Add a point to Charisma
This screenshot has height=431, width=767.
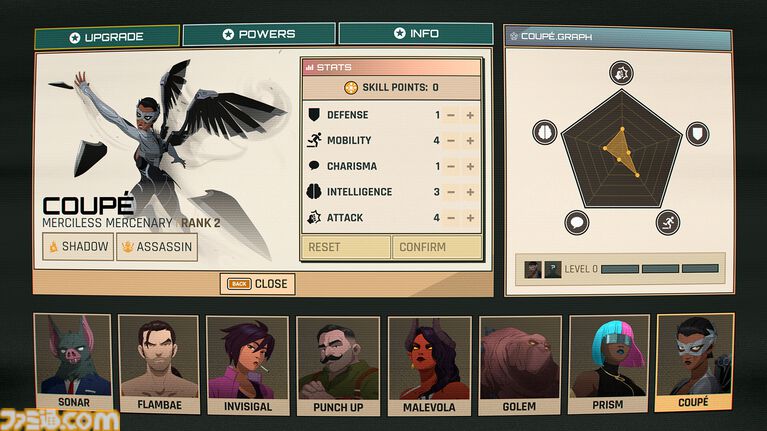tap(470, 167)
